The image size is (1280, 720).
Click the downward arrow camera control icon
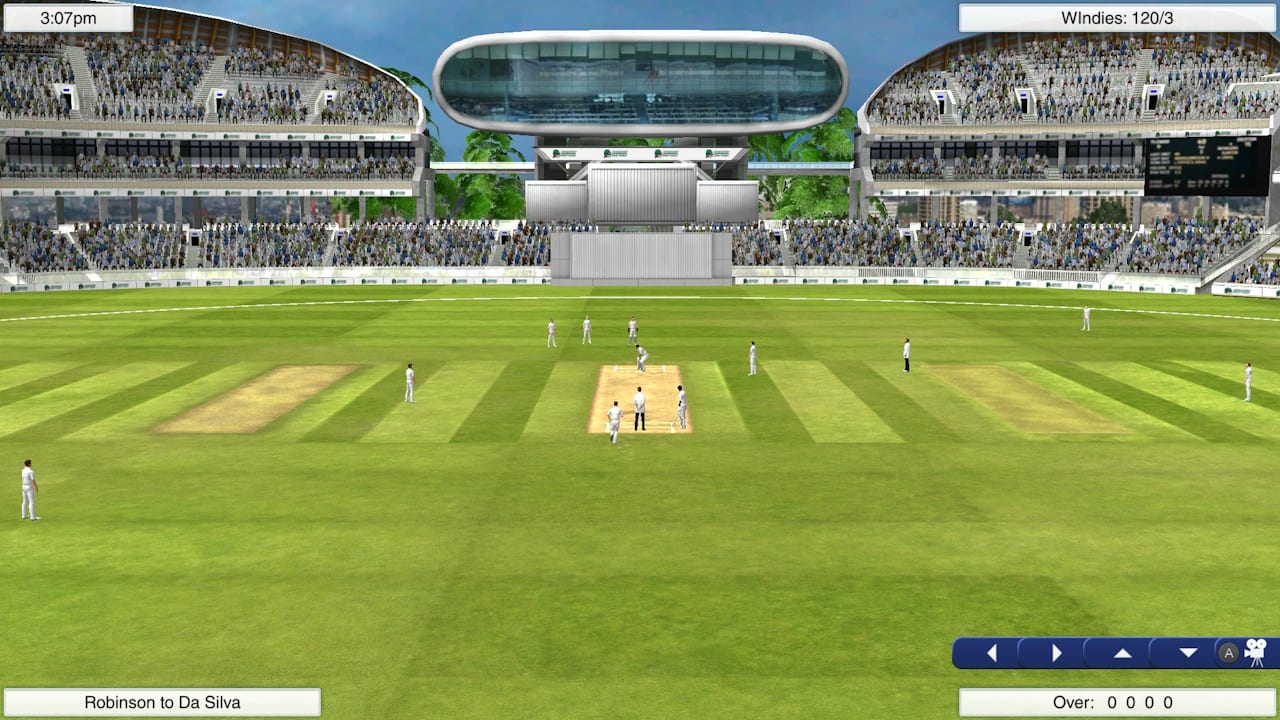coord(1188,652)
